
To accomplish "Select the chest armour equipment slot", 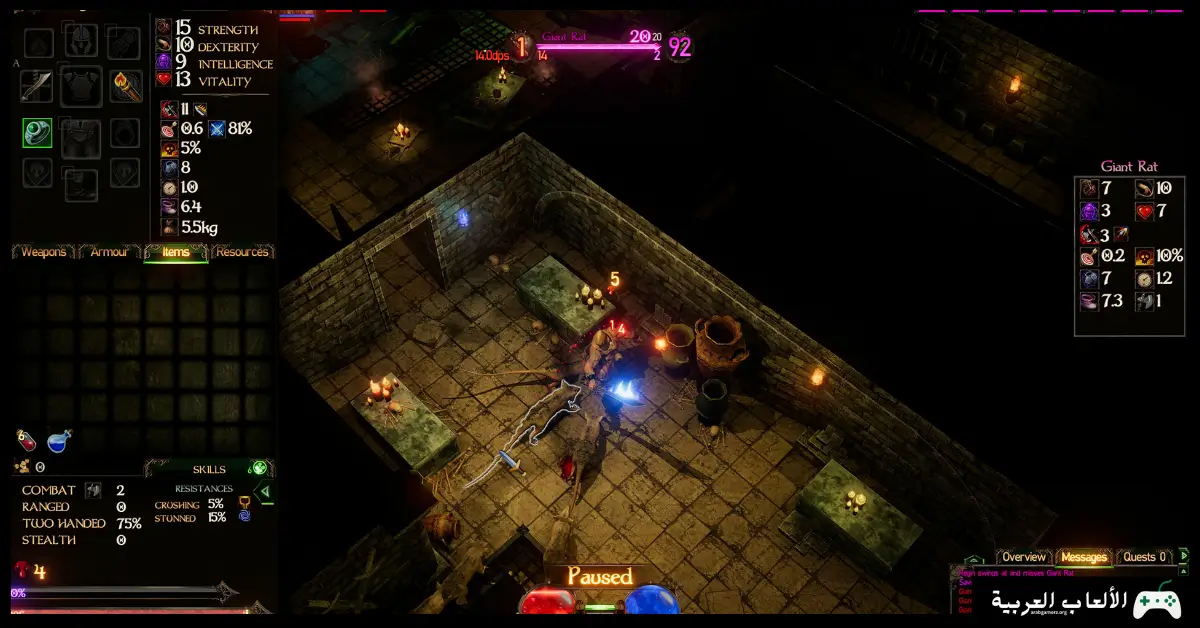I will [x=81, y=87].
